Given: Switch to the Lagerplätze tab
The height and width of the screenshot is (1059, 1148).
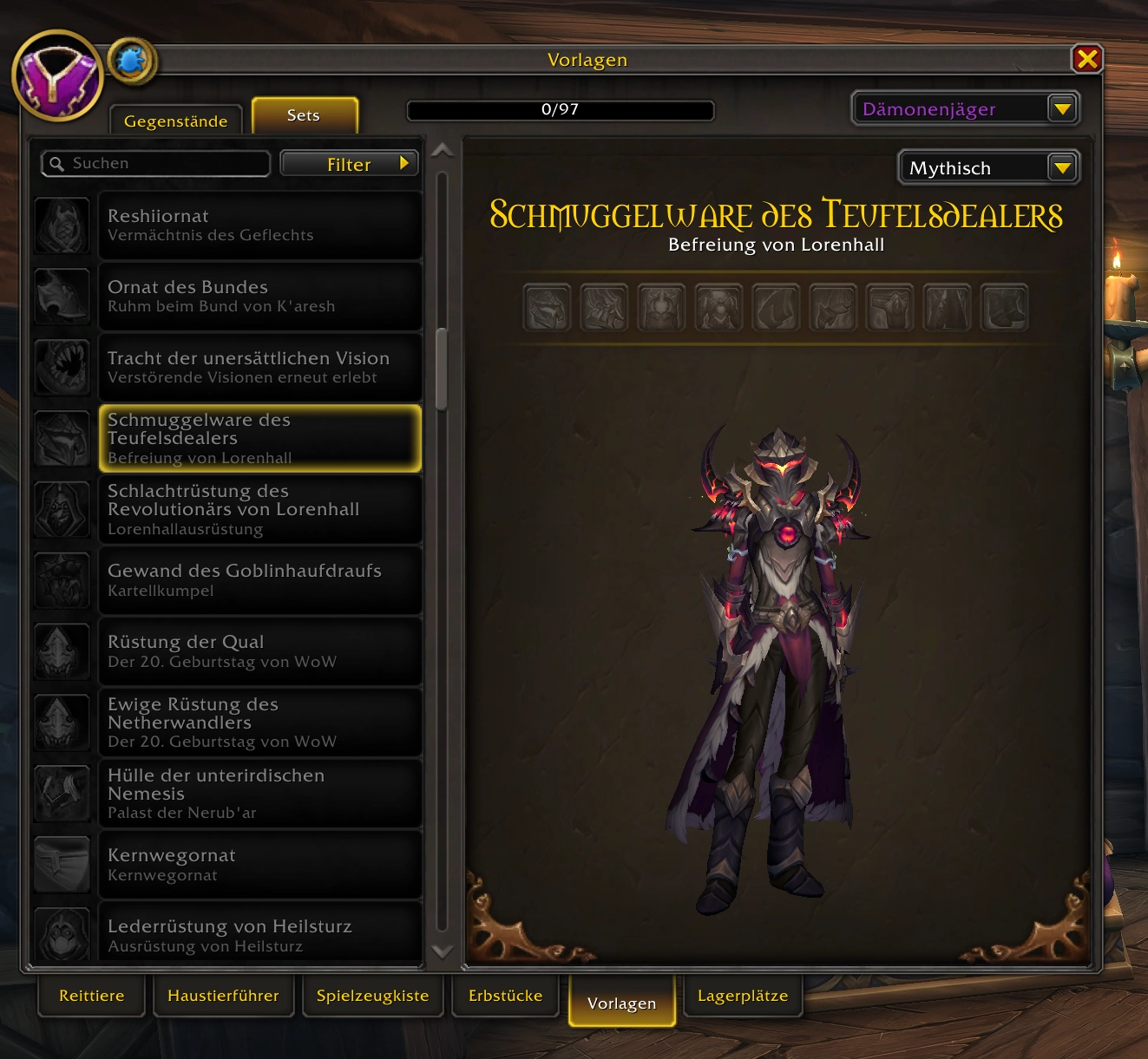Looking at the screenshot, I should point(743,996).
